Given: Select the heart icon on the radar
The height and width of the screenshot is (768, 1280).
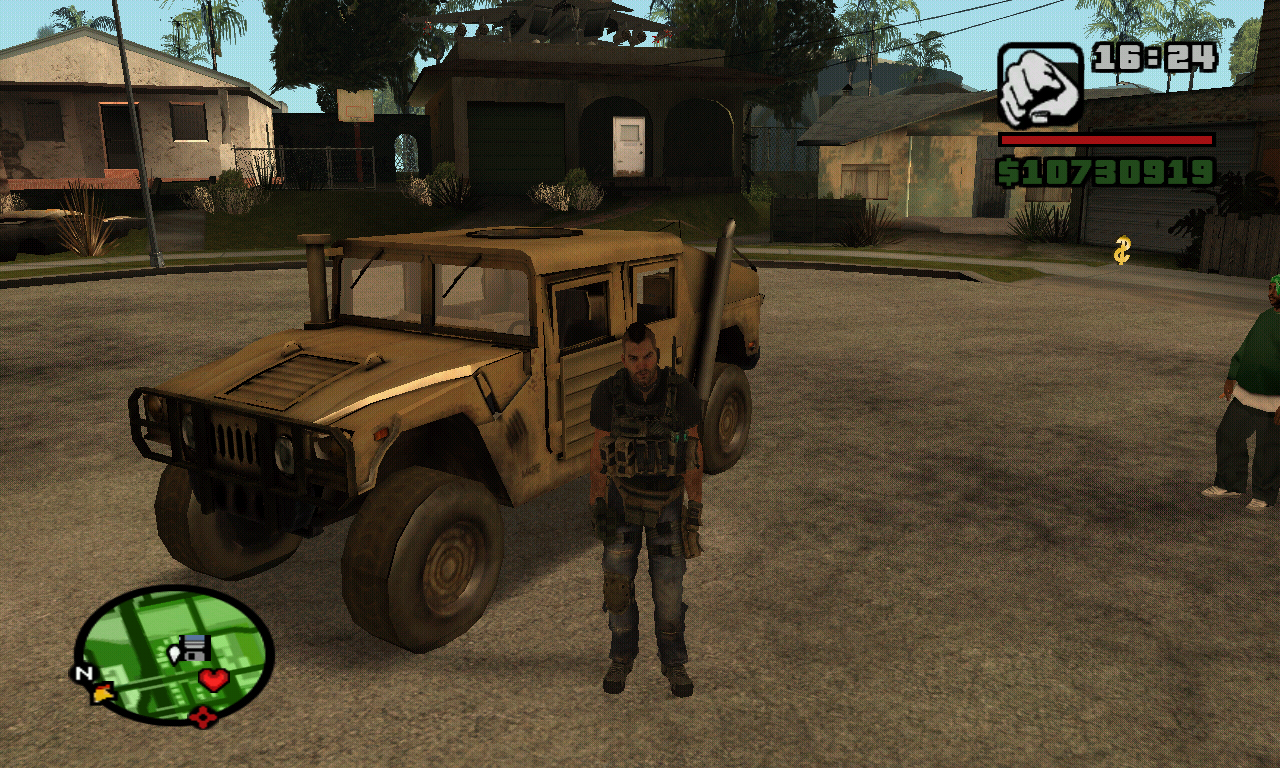Looking at the screenshot, I should click(x=213, y=677).
